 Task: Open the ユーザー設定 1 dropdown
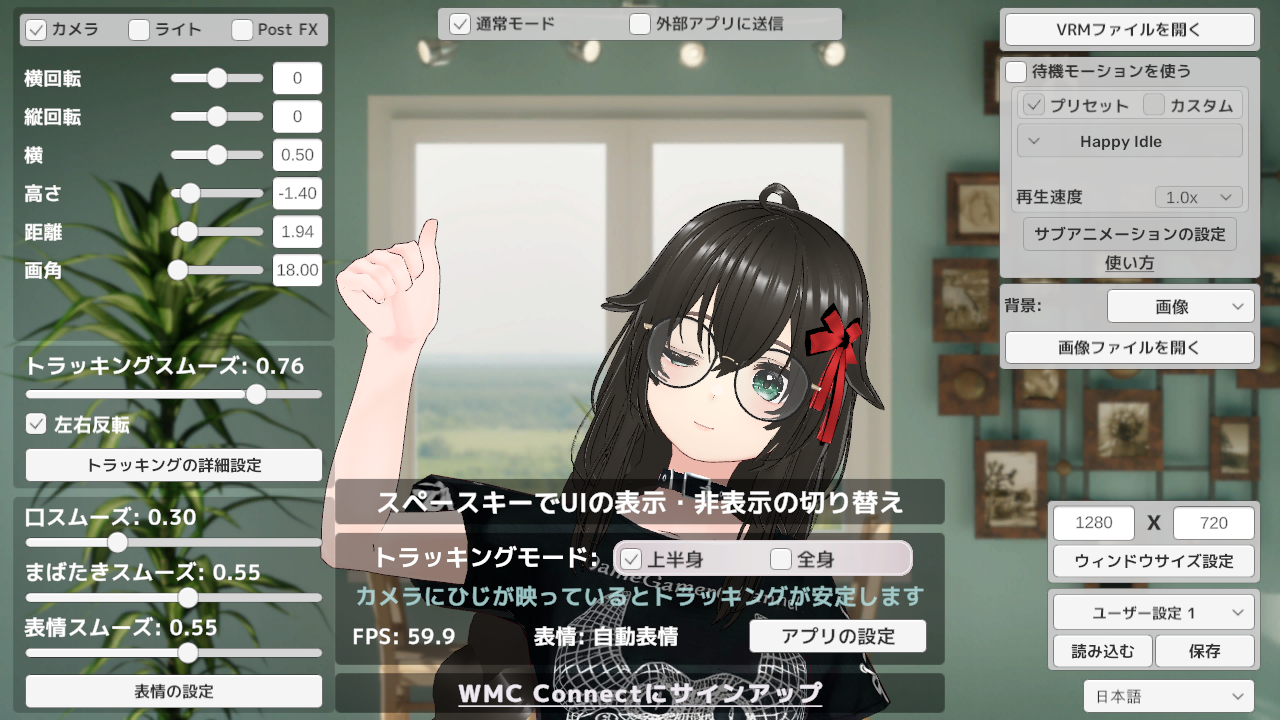tap(1153, 613)
